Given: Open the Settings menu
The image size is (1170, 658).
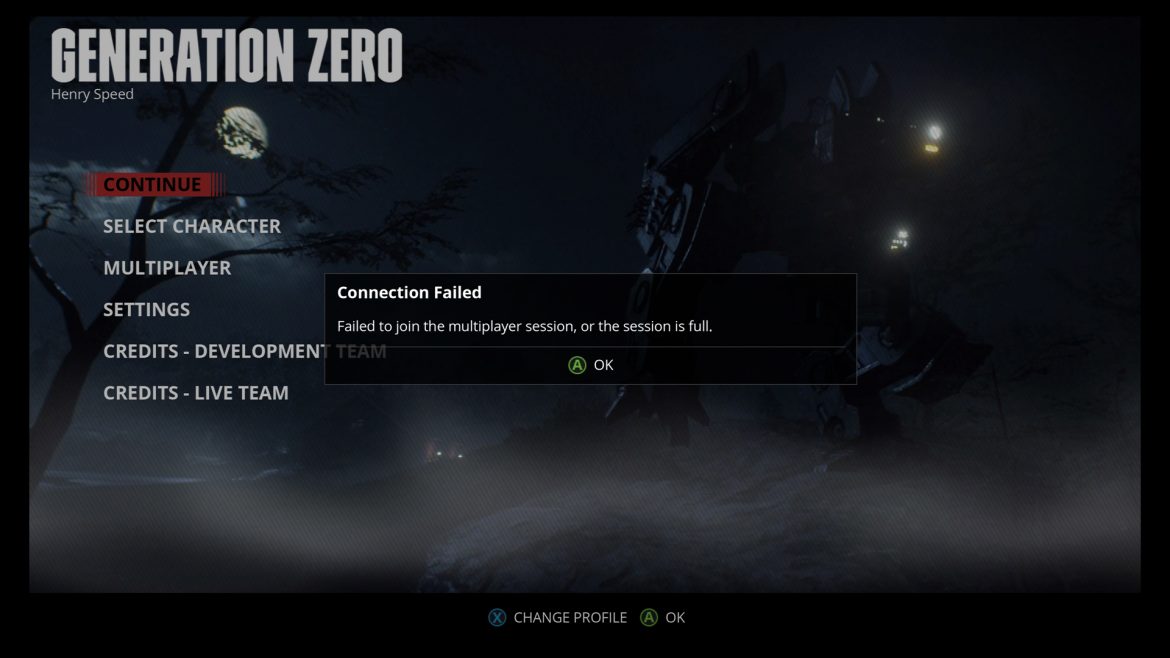Looking at the screenshot, I should [x=146, y=310].
